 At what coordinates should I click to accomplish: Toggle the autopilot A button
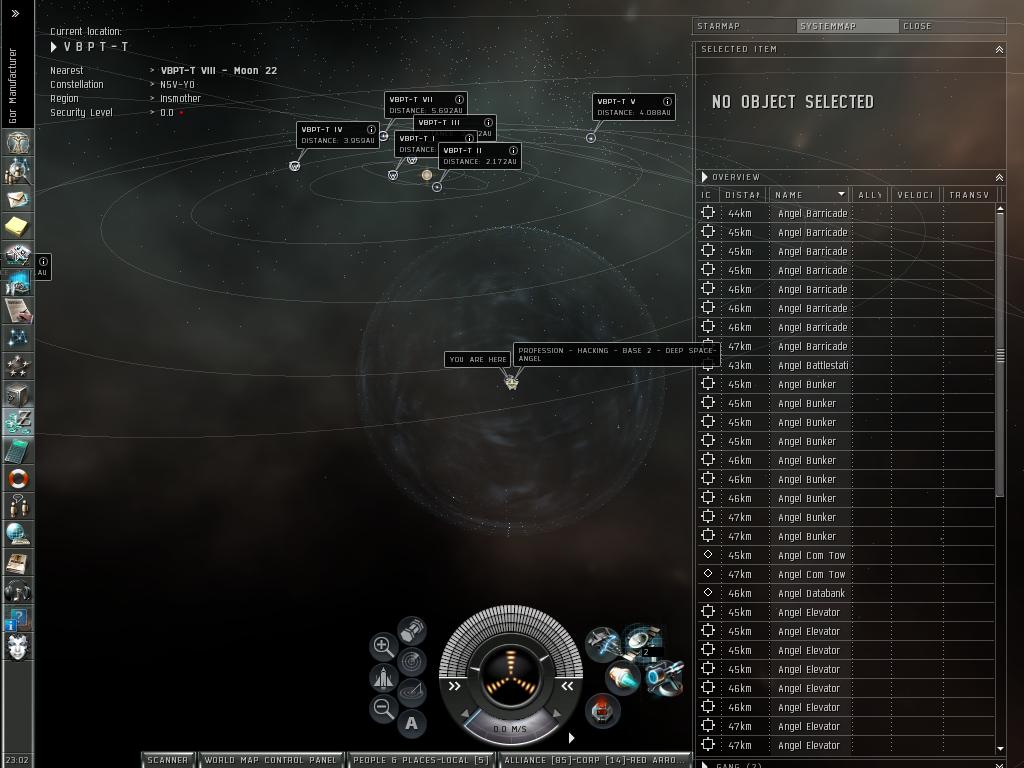[x=412, y=723]
